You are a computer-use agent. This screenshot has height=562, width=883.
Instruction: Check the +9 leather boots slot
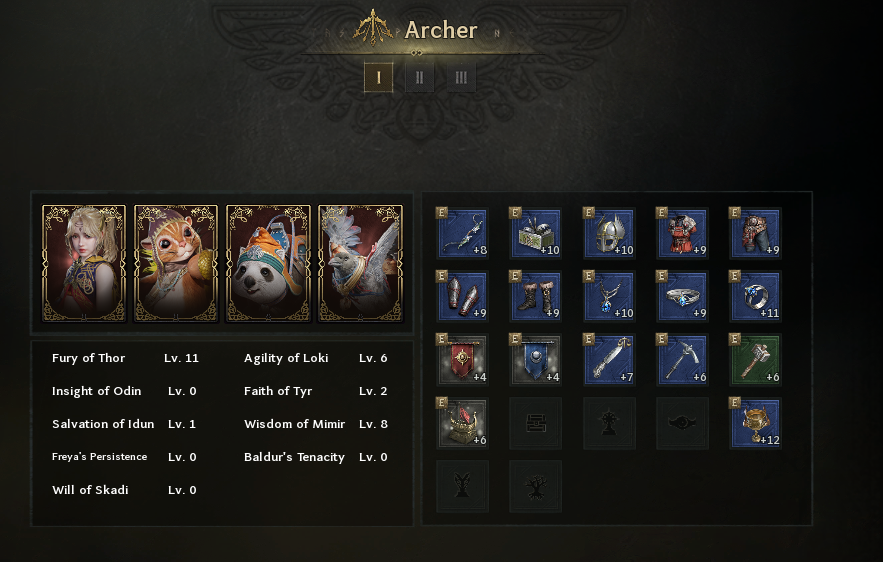[x=536, y=296]
